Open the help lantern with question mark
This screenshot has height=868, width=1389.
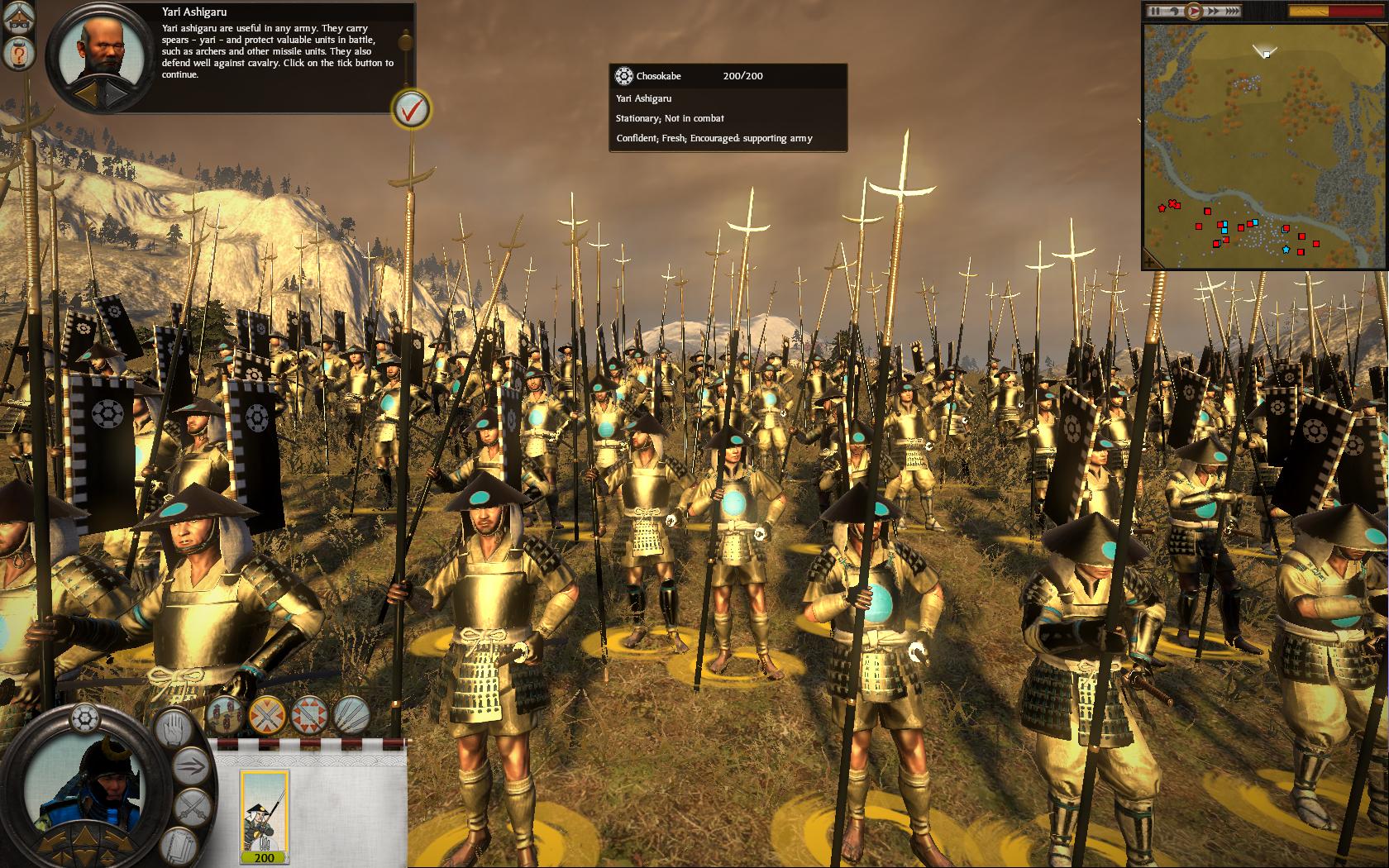point(17,55)
